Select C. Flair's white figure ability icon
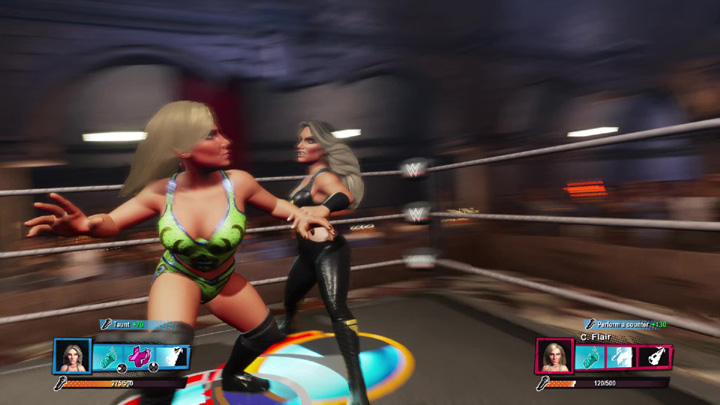Screen dimensions: 720x405 pyautogui.click(x=621, y=357)
